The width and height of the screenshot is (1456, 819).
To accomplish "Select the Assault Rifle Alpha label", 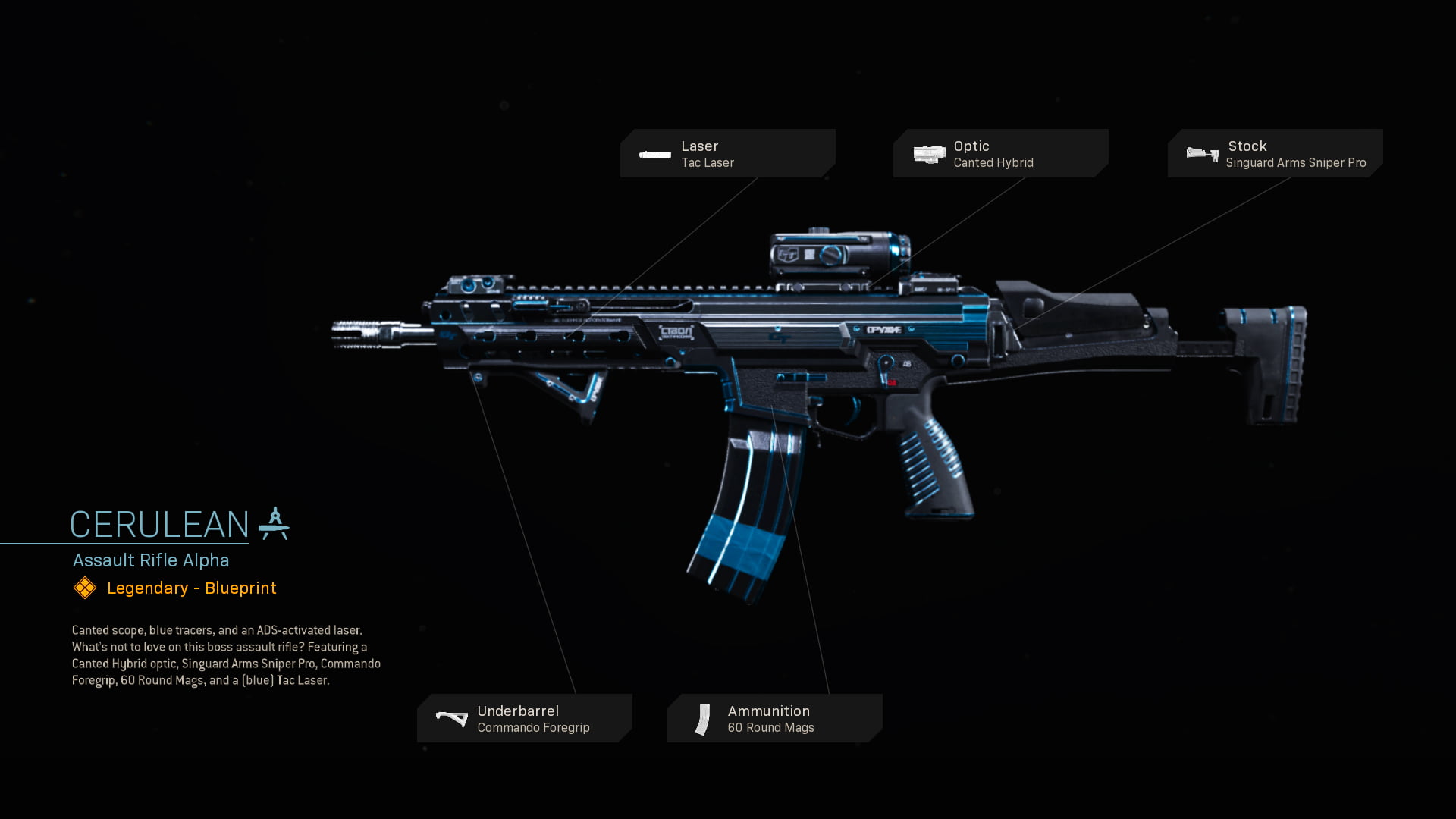I will 150,560.
